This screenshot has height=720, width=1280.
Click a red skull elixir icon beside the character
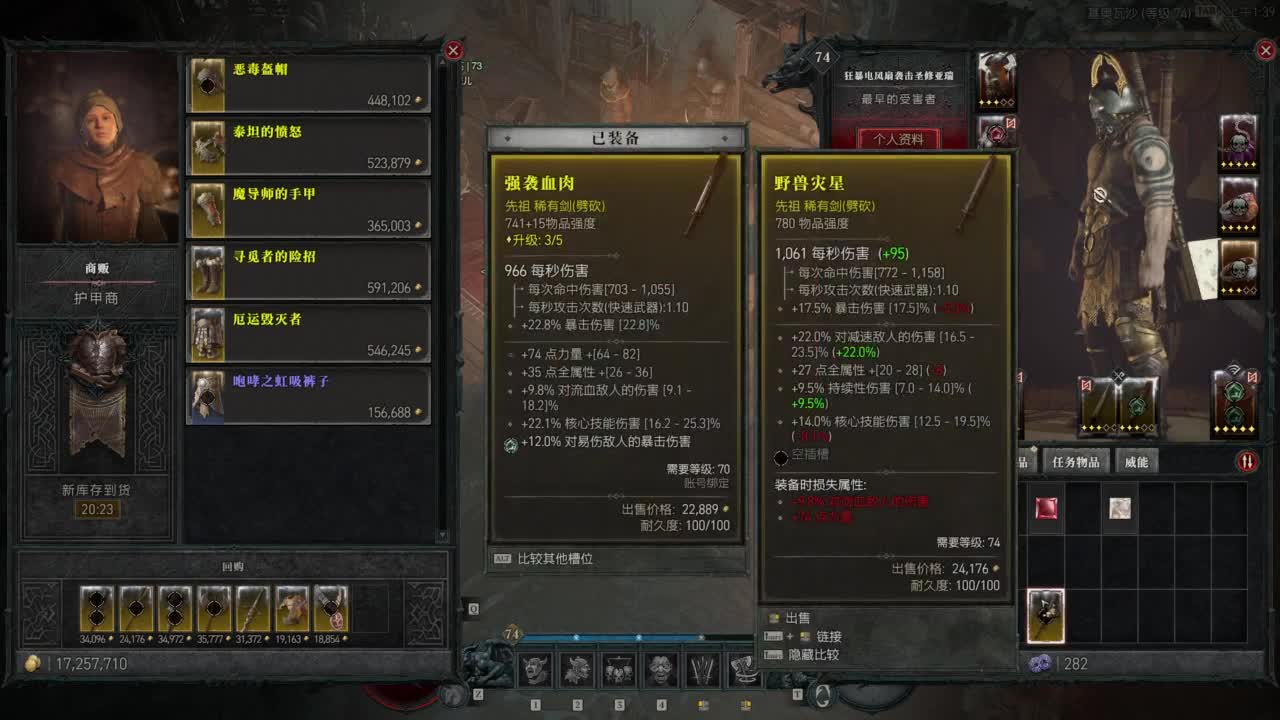pos(1240,204)
